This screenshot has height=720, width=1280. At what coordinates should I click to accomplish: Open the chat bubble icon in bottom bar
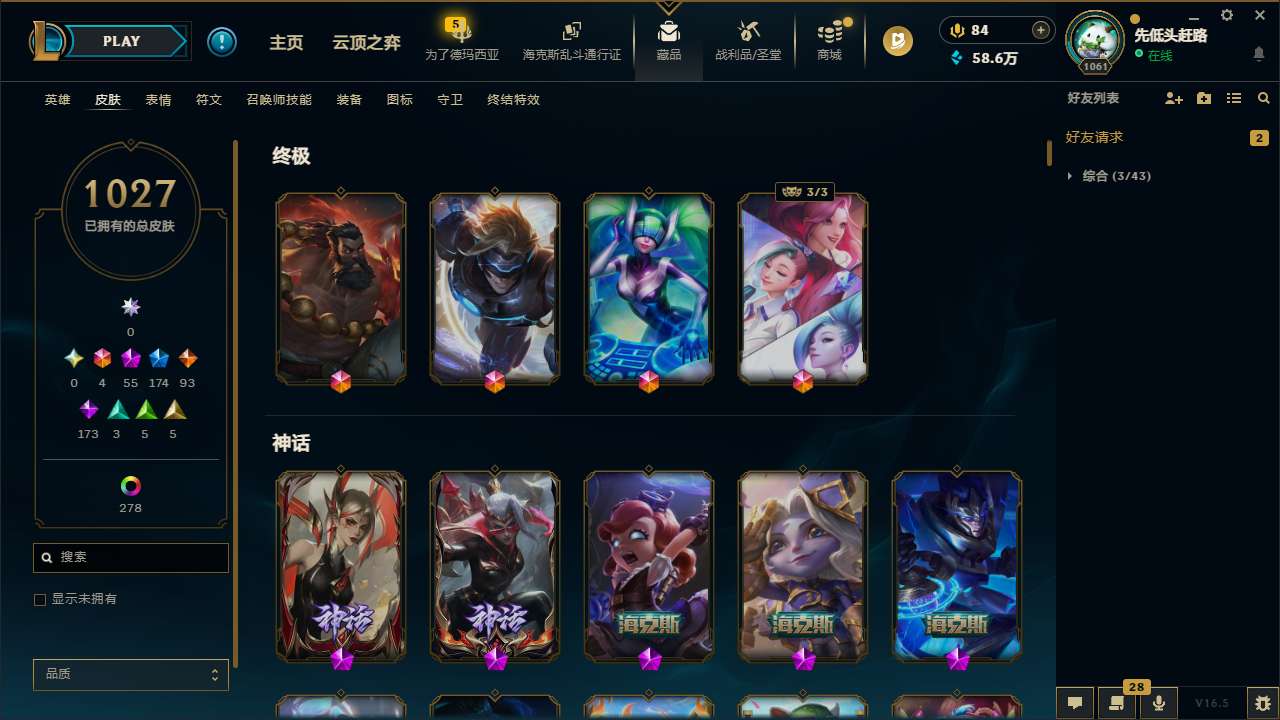1074,703
